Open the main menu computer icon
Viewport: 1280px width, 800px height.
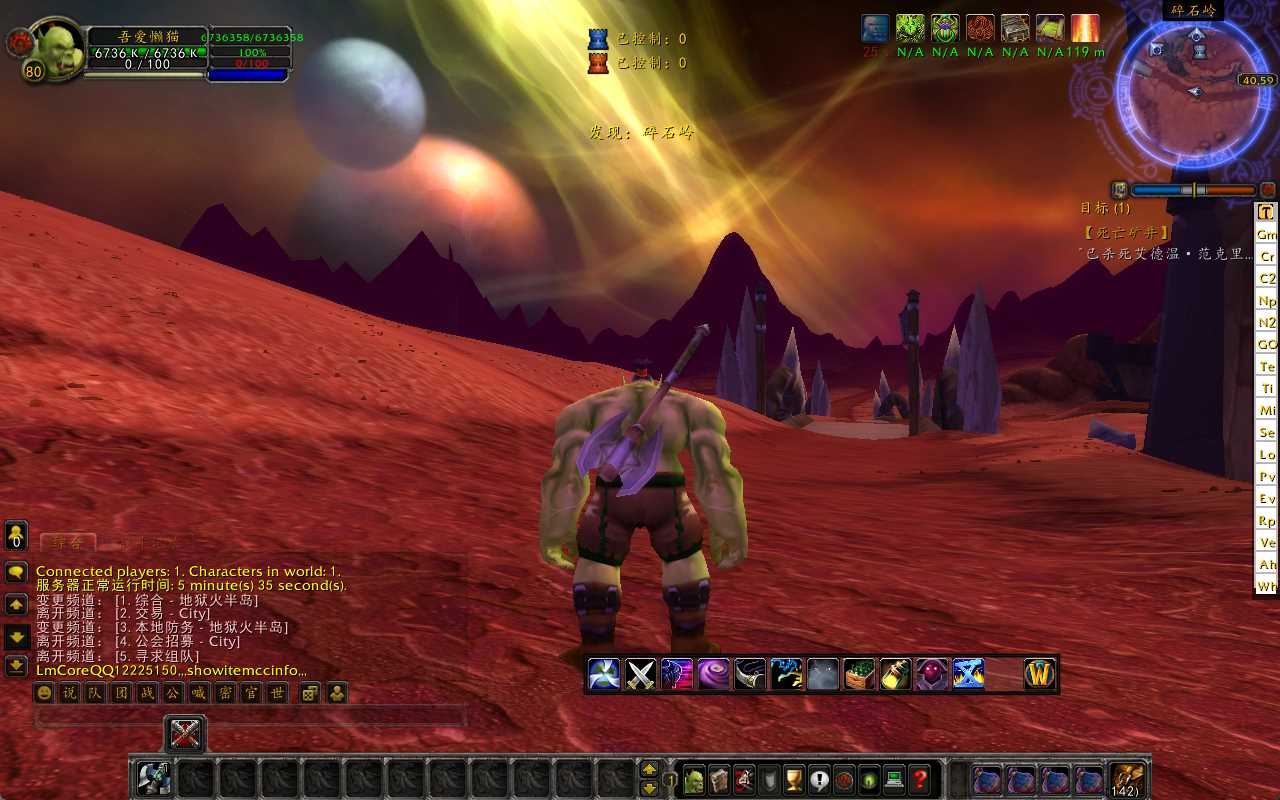coord(895,780)
